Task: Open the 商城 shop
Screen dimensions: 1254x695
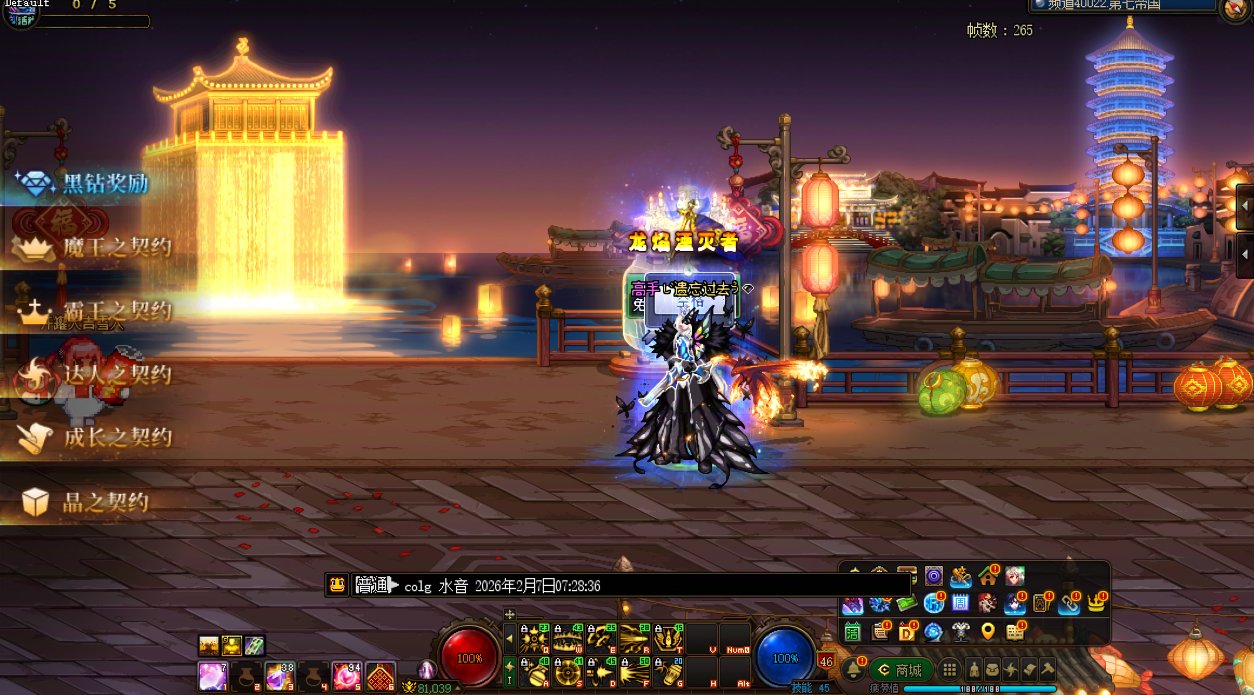Action: [x=901, y=669]
